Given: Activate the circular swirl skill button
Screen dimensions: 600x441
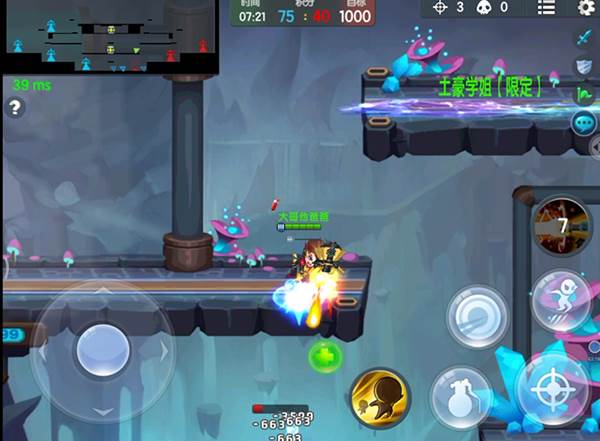Looking at the screenshot, I should [475, 315].
